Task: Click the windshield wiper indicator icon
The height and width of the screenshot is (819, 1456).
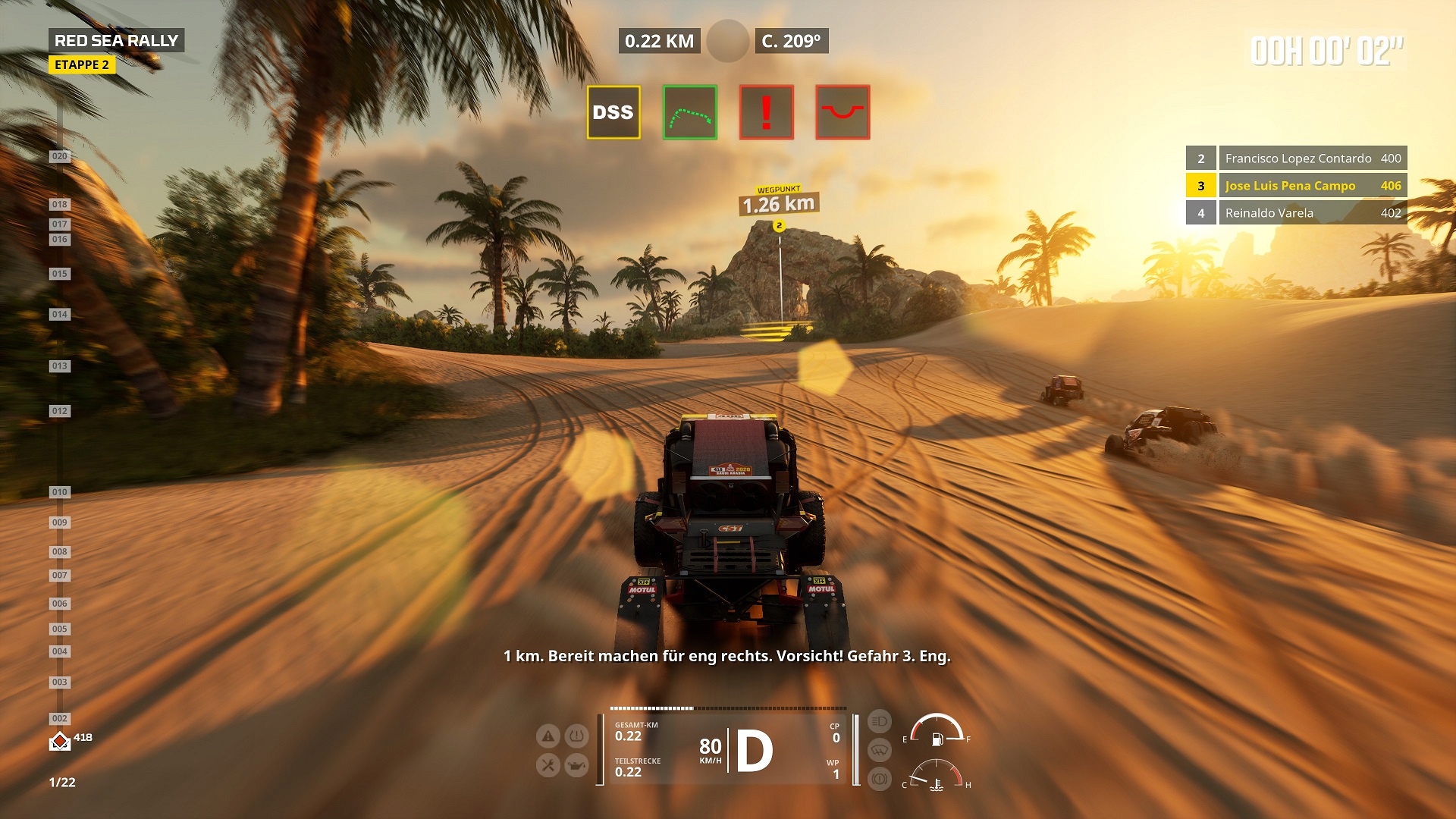Action: 879,750
